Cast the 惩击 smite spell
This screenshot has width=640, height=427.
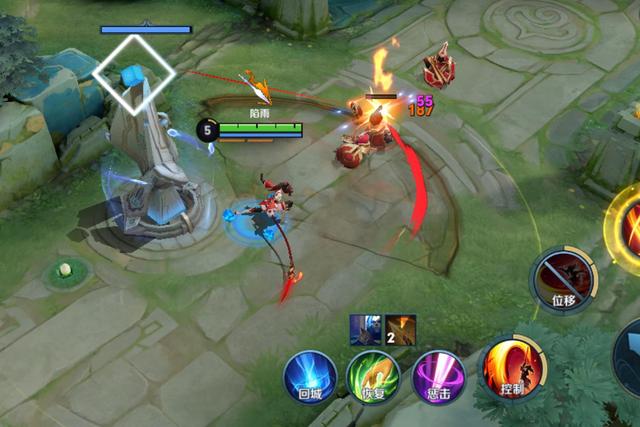[x=438, y=375]
